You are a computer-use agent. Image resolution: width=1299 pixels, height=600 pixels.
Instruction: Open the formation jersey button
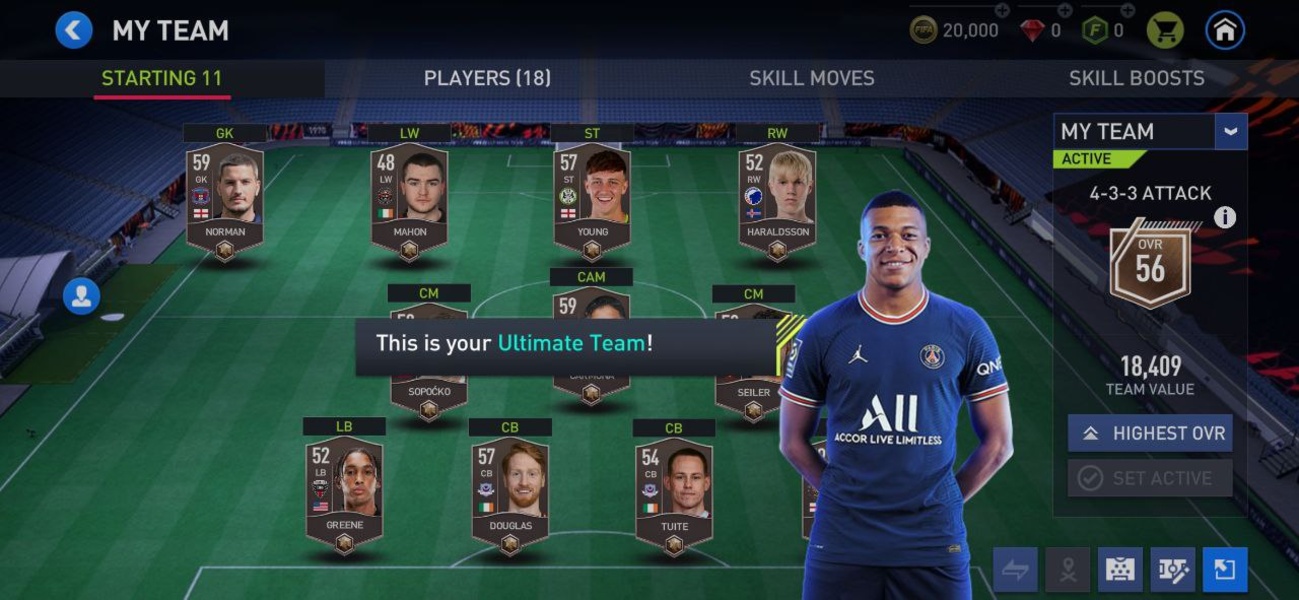(x=1120, y=569)
